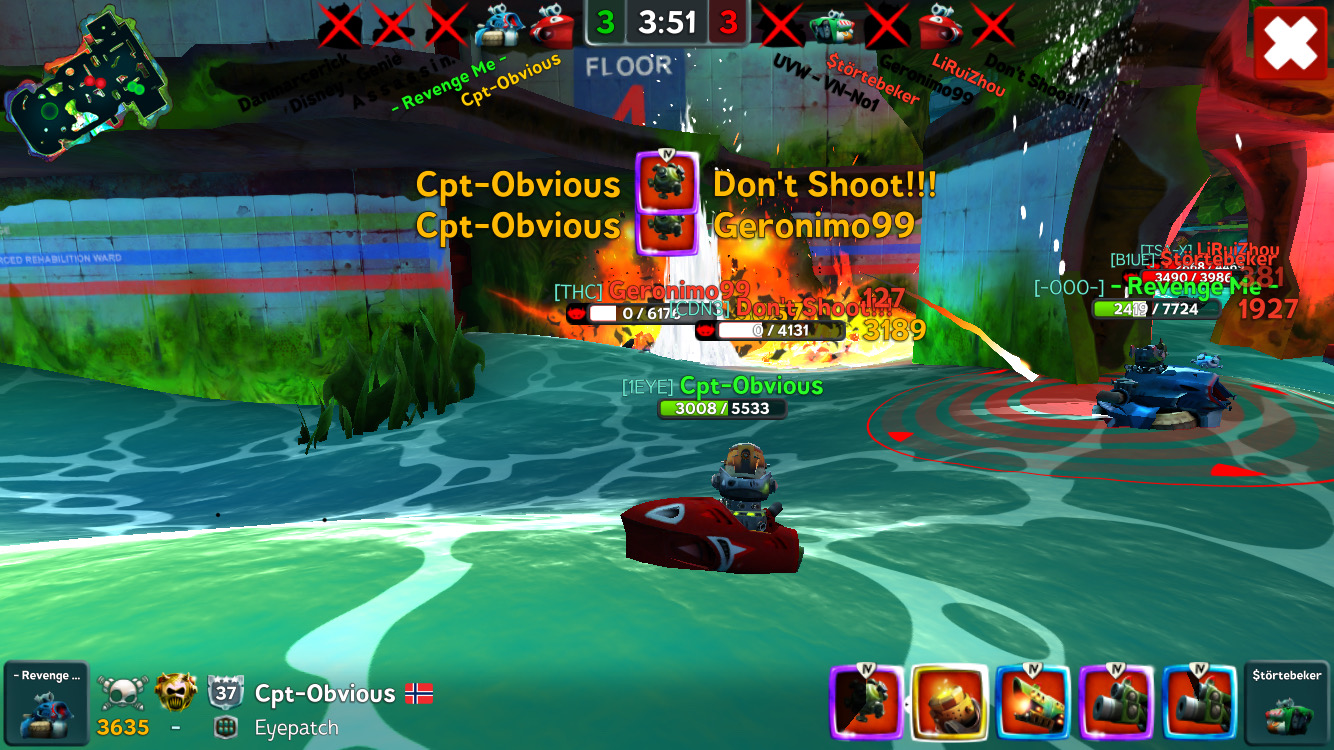Choose the red ship icon above LiRuiZhou

940,26
